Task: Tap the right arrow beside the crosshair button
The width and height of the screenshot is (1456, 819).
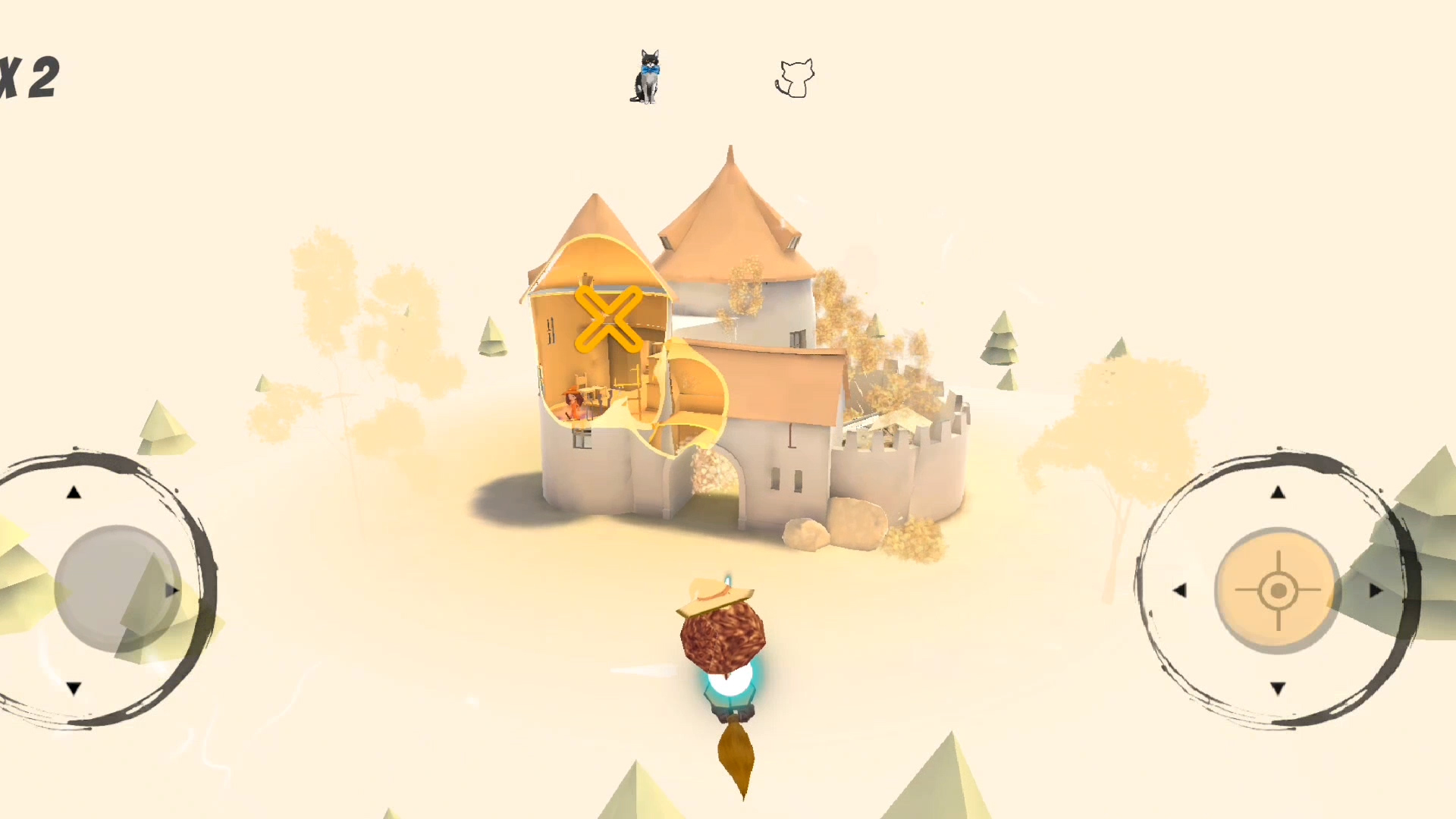Action: pos(1376,590)
